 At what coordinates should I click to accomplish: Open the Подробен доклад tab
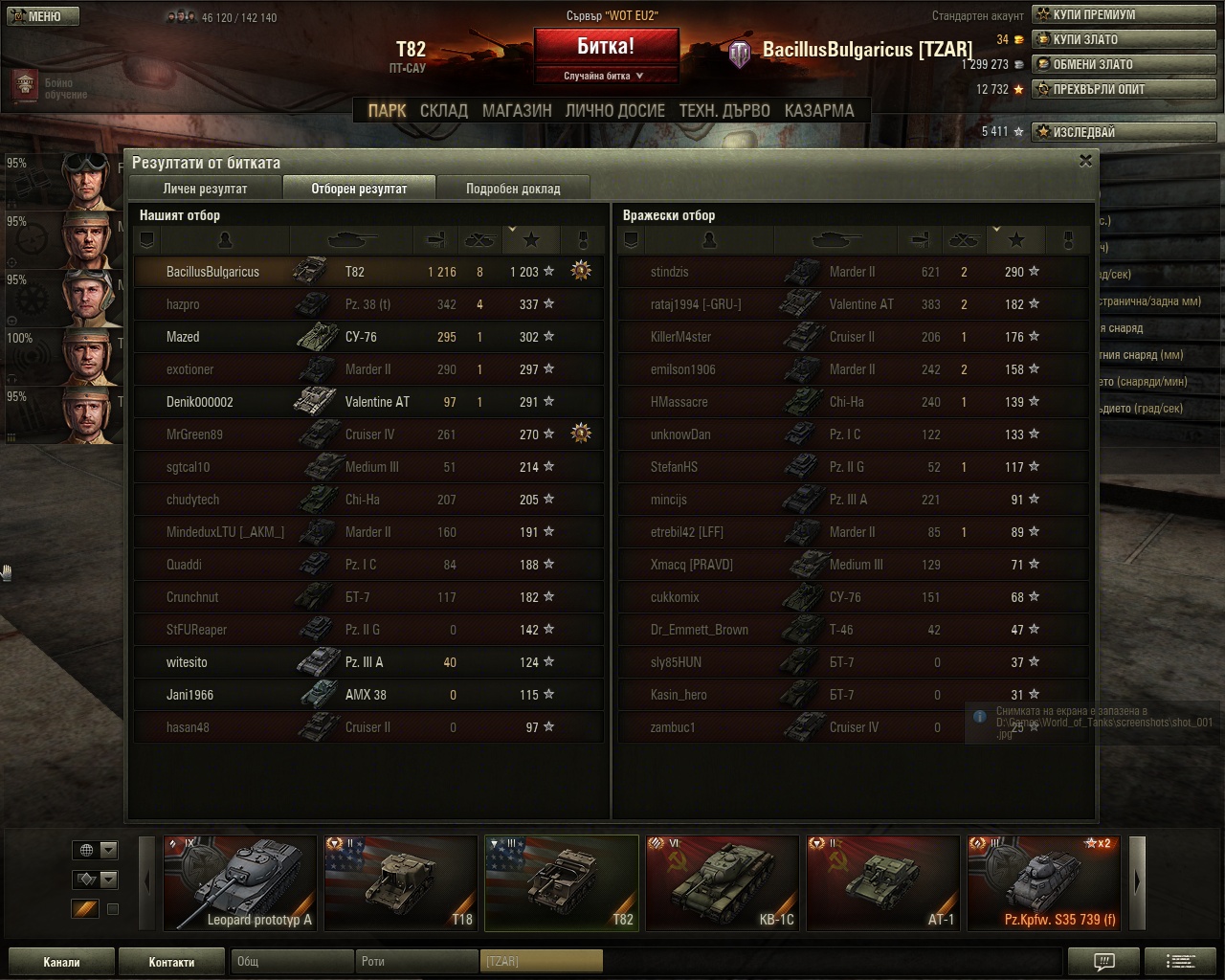click(x=513, y=189)
